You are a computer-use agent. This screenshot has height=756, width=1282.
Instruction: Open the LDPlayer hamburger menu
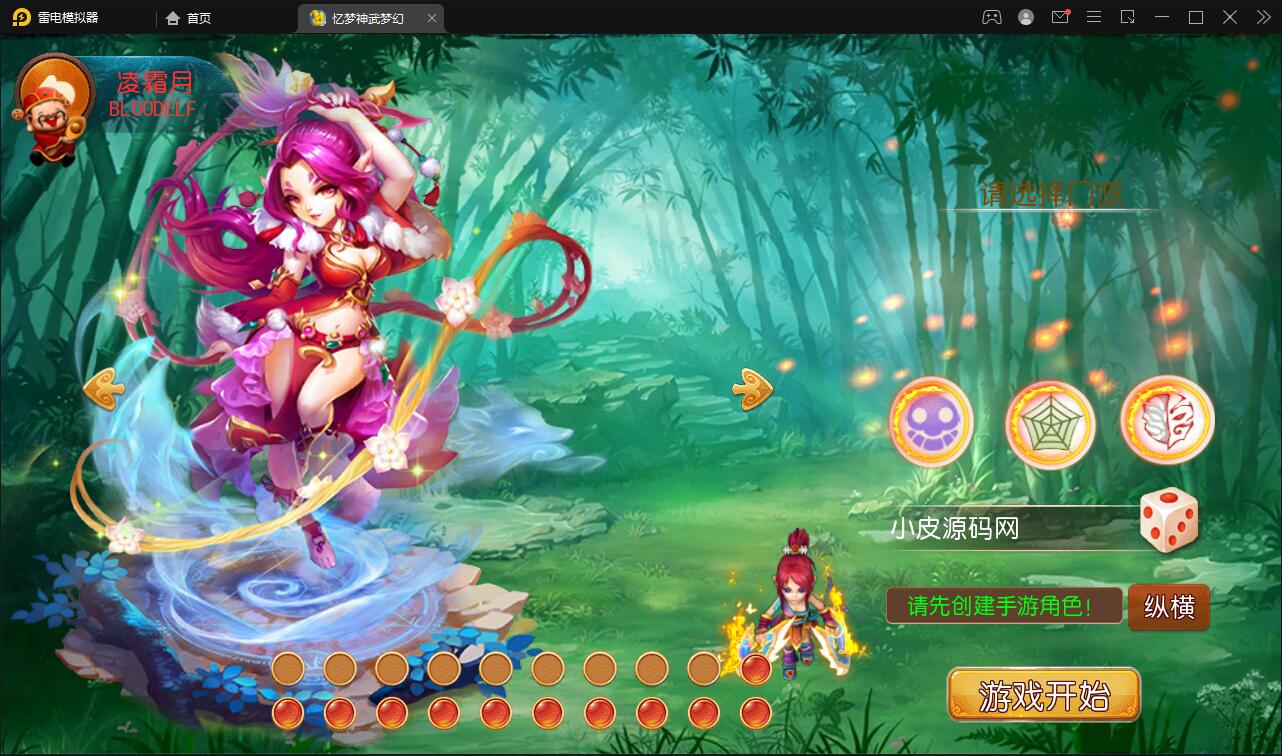(1095, 17)
